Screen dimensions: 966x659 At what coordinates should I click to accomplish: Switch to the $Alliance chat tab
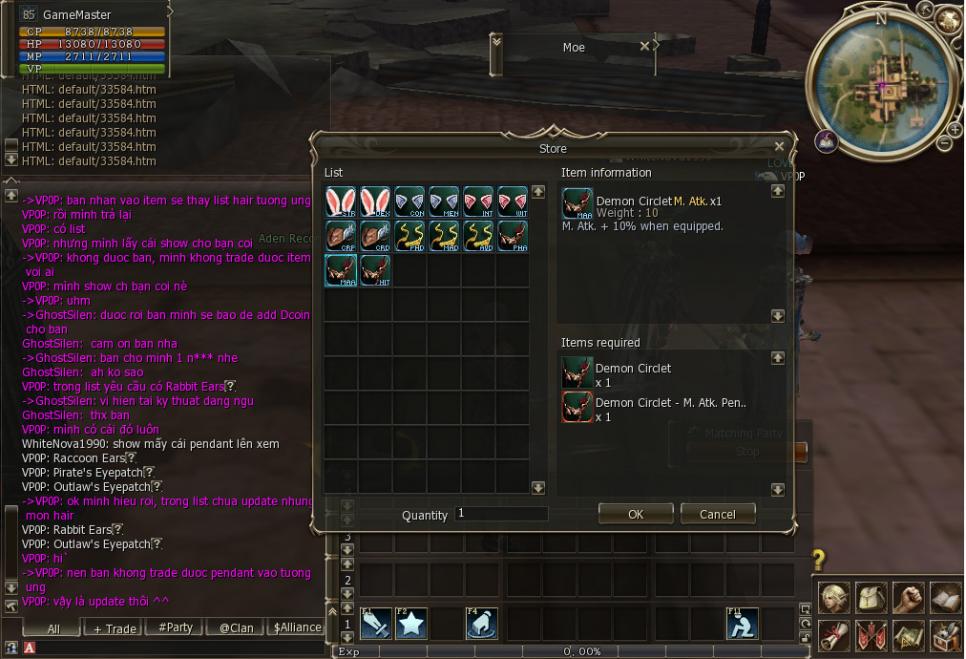[297, 628]
